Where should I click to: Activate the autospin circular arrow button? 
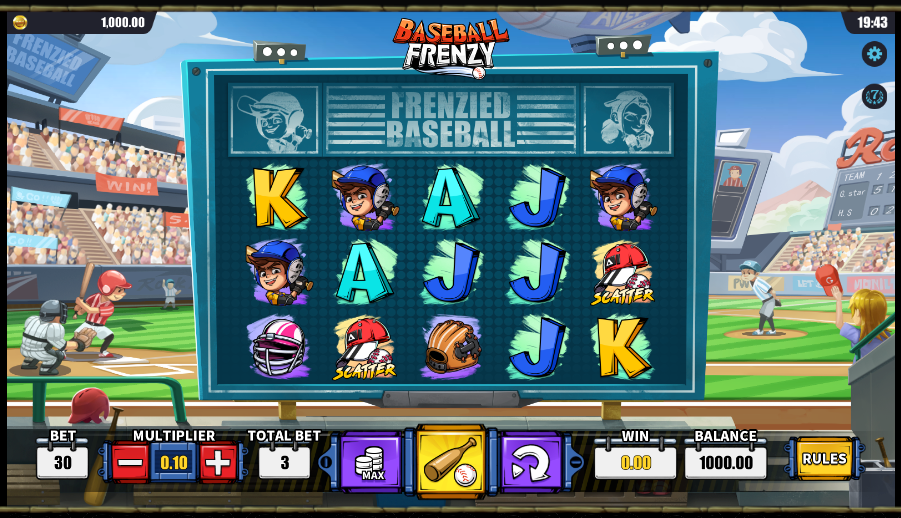(x=530, y=463)
